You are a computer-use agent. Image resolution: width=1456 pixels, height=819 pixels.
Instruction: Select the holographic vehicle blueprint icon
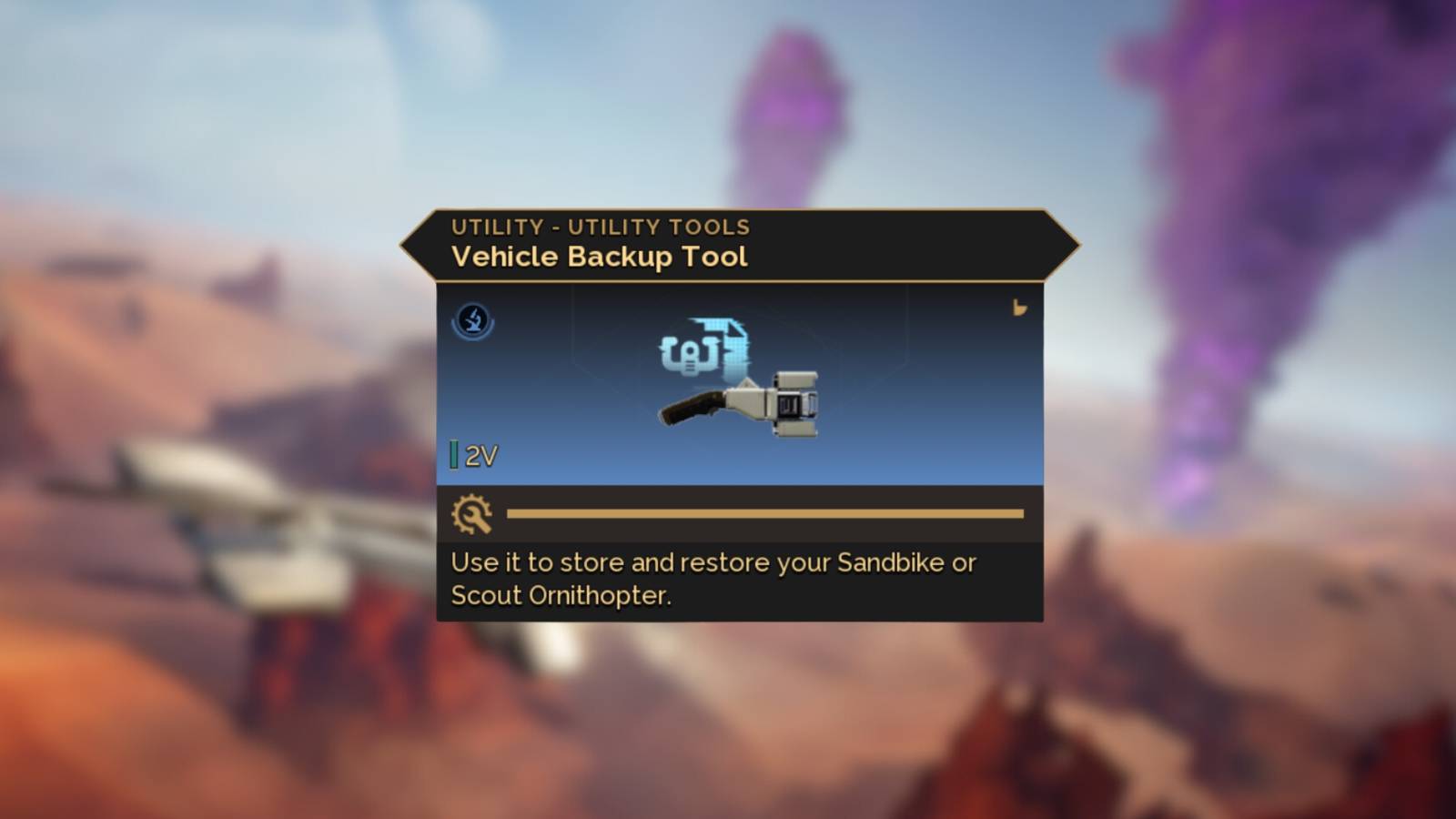705,350
